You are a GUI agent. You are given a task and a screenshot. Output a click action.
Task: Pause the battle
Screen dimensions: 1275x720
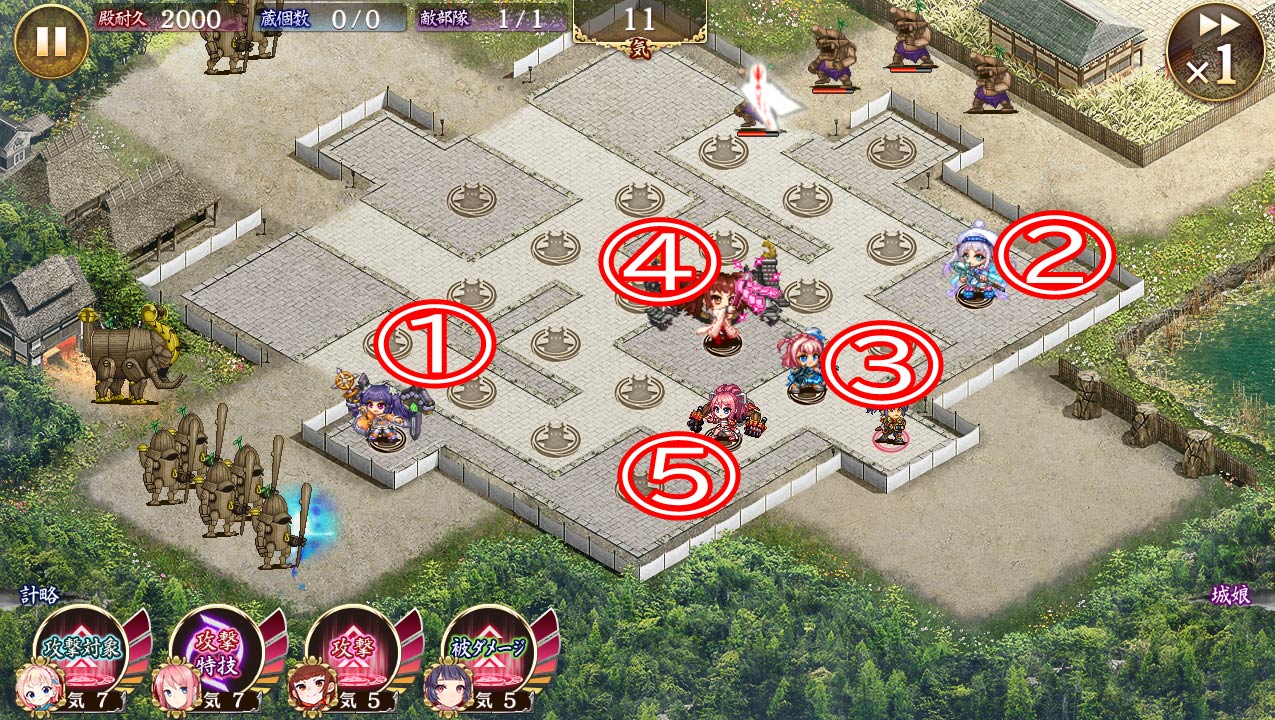click(x=51, y=42)
